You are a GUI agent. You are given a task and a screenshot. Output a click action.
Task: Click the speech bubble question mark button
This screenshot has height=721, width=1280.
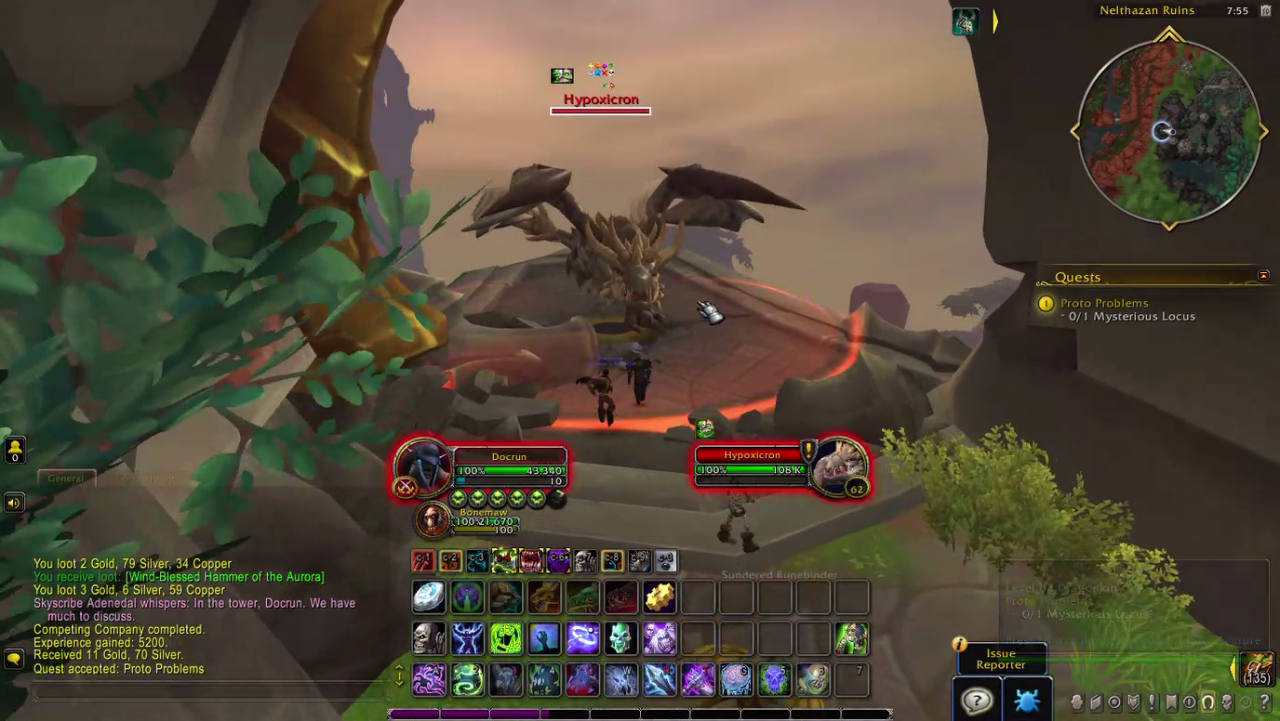(976, 700)
